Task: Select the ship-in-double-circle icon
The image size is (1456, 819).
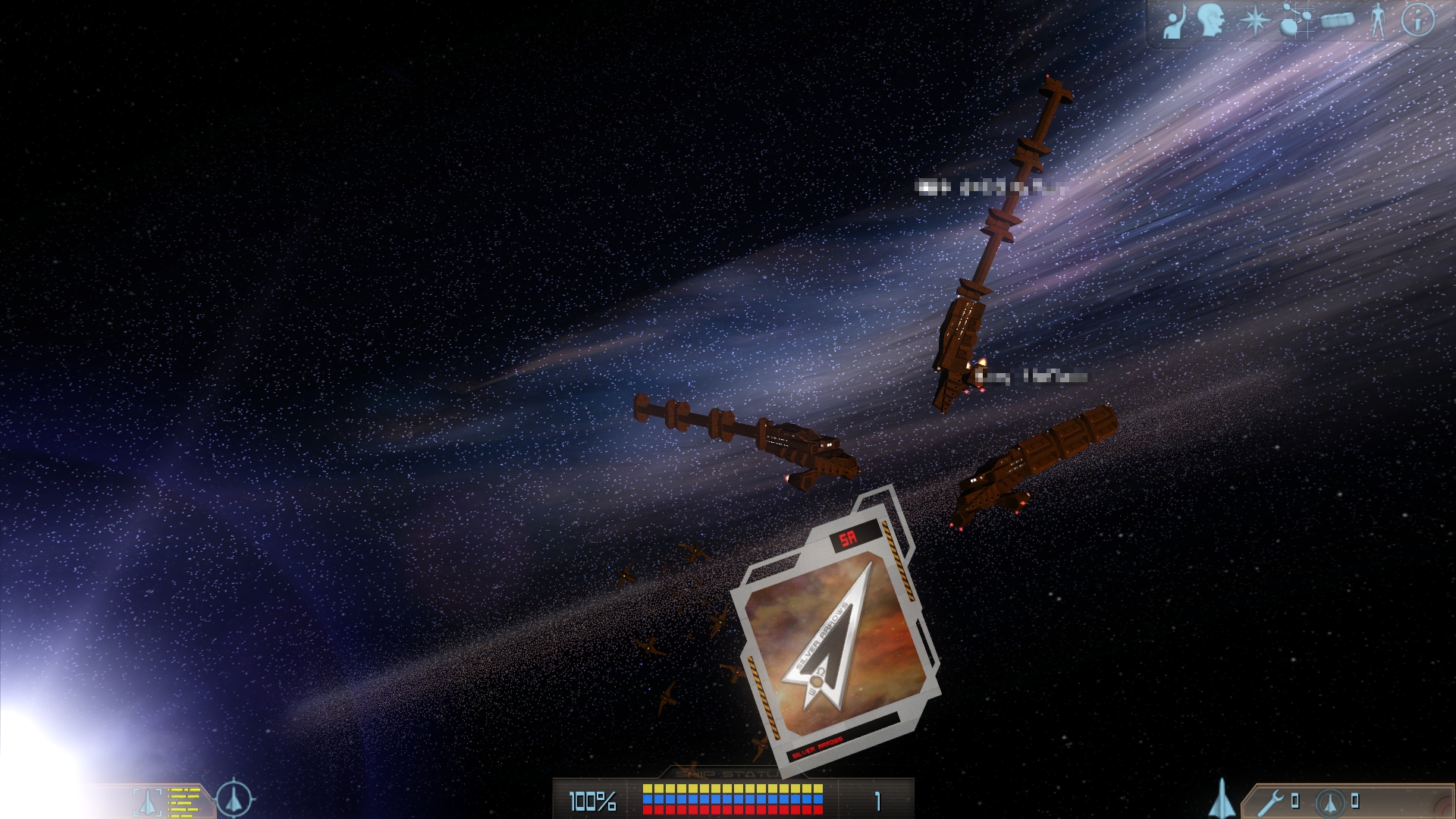Action: (1329, 802)
